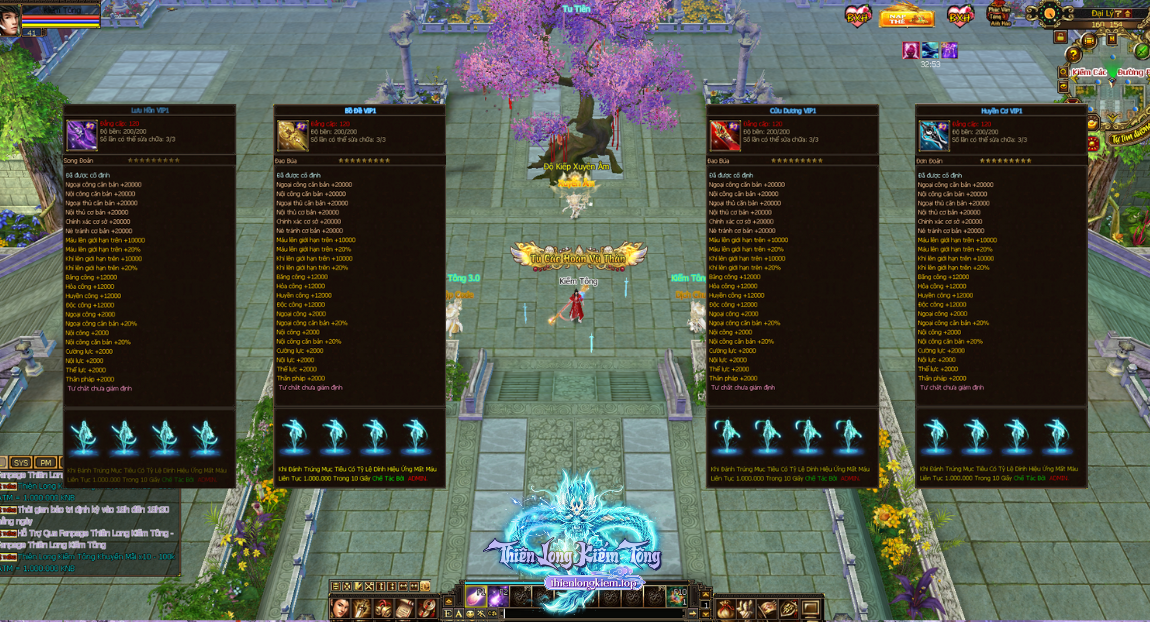Open the Nạp Thẻ recharge banner
Screen dimensions: 1150x625
906,16
